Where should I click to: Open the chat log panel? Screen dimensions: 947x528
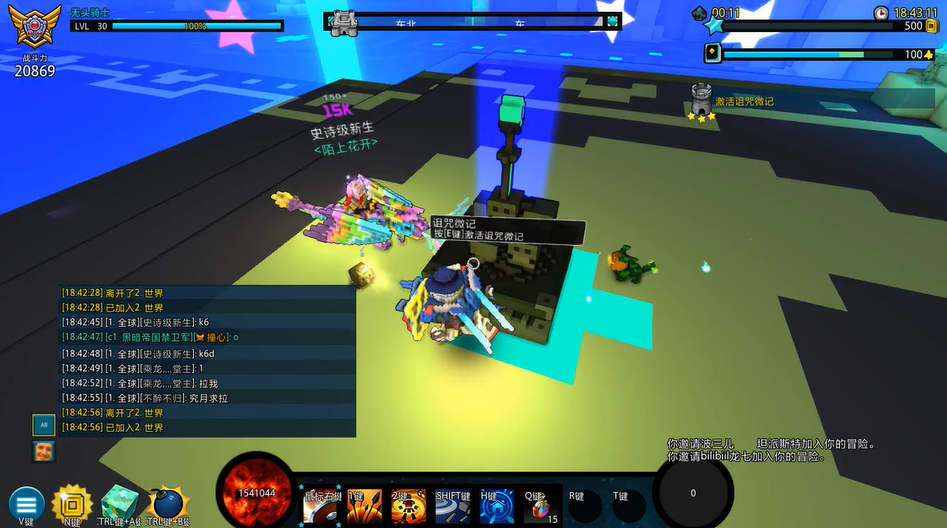click(207, 360)
